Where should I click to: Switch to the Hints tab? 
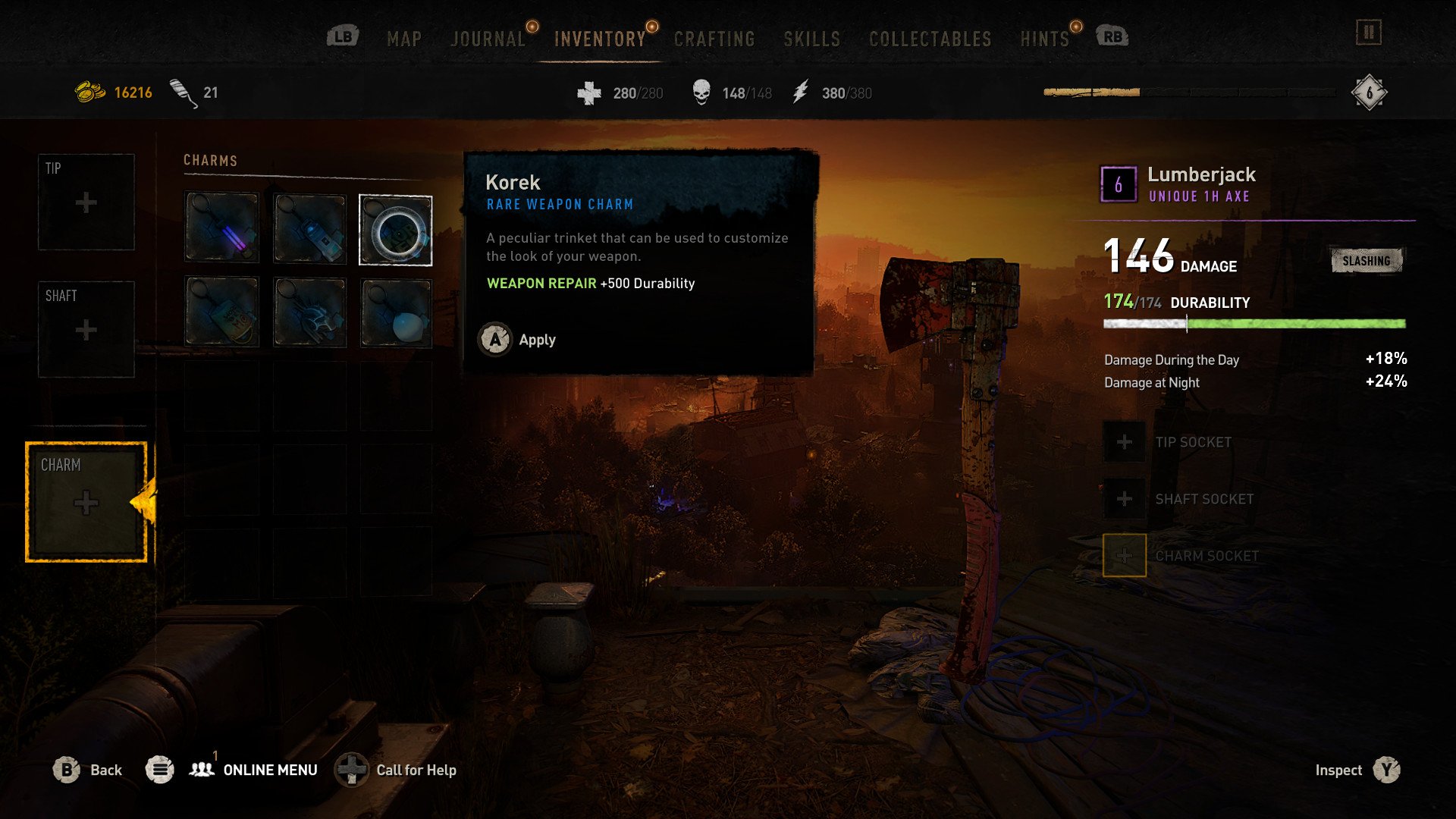tap(1044, 39)
